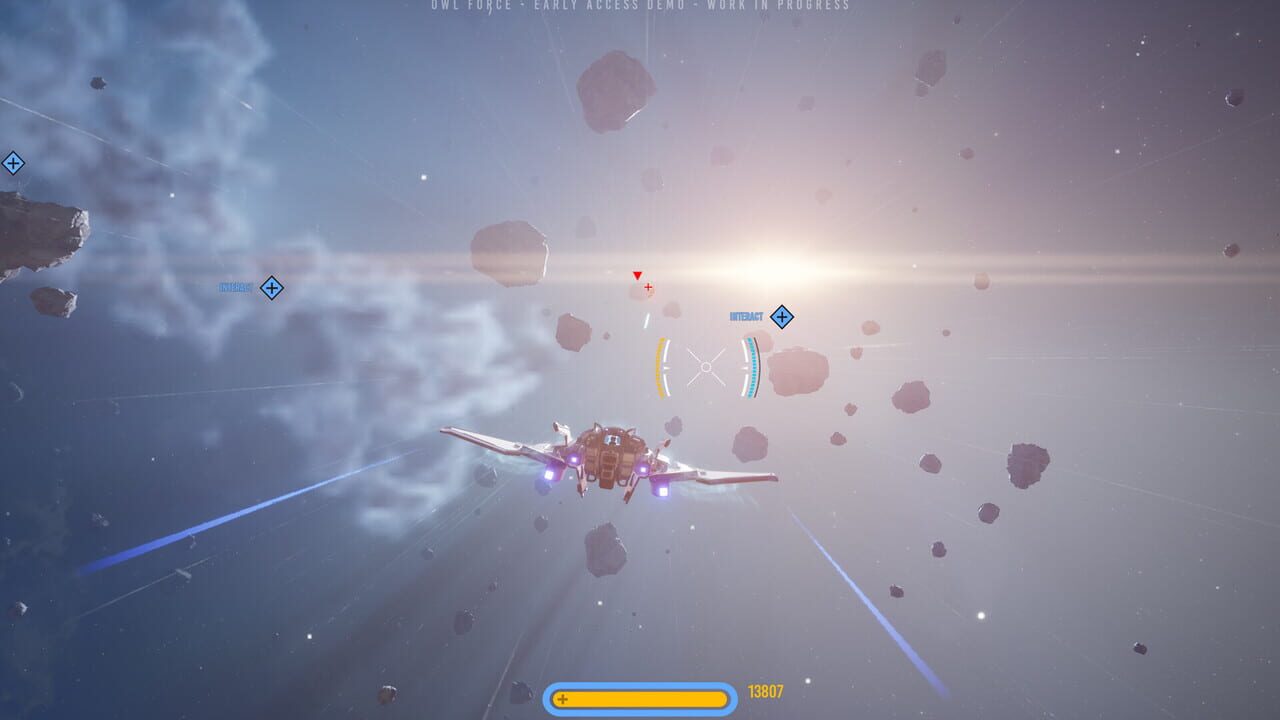Select the red triangle enemy indicator
The image size is (1280, 720).
pyautogui.click(x=637, y=276)
